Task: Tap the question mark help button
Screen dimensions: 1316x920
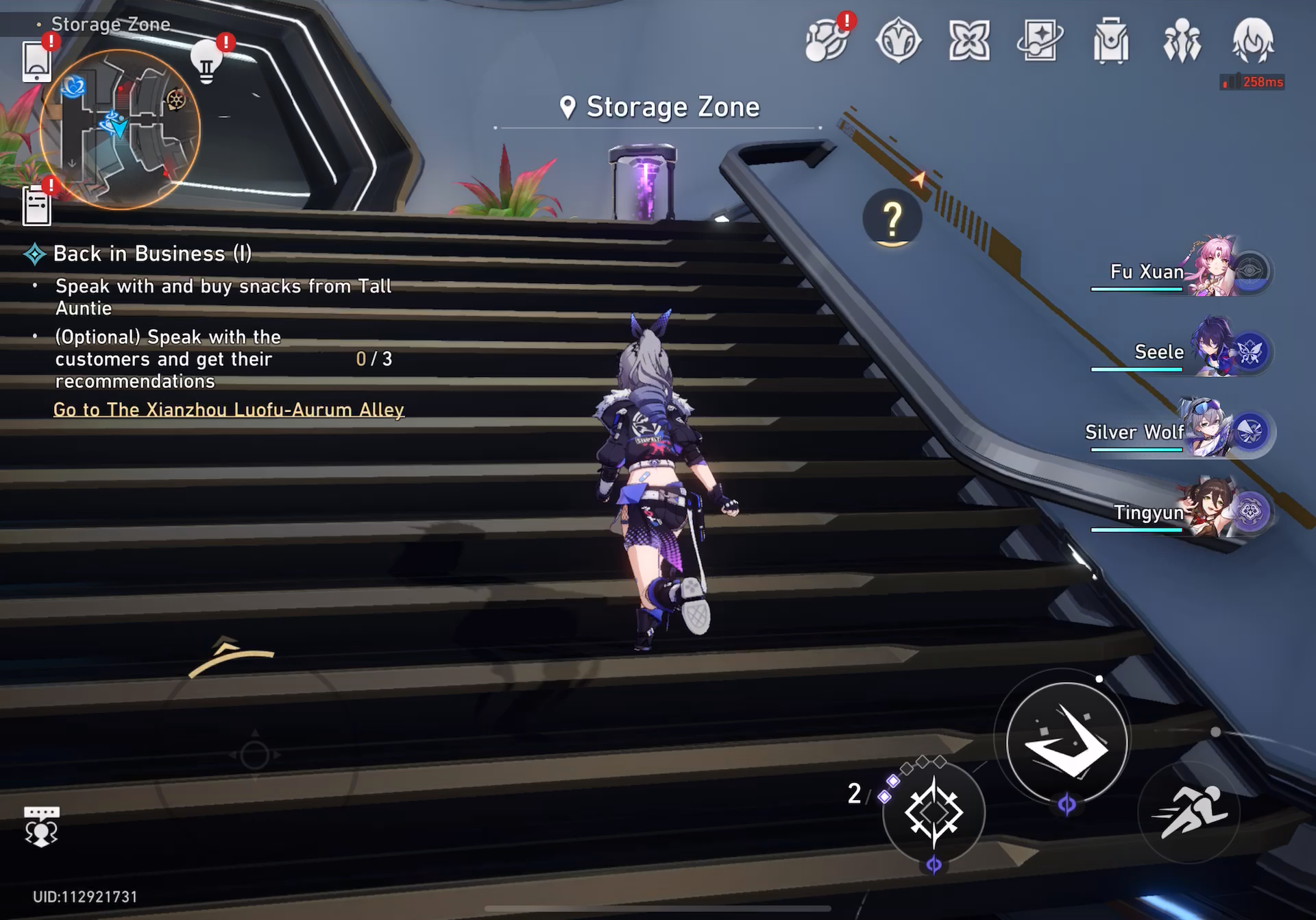Action: [892, 218]
